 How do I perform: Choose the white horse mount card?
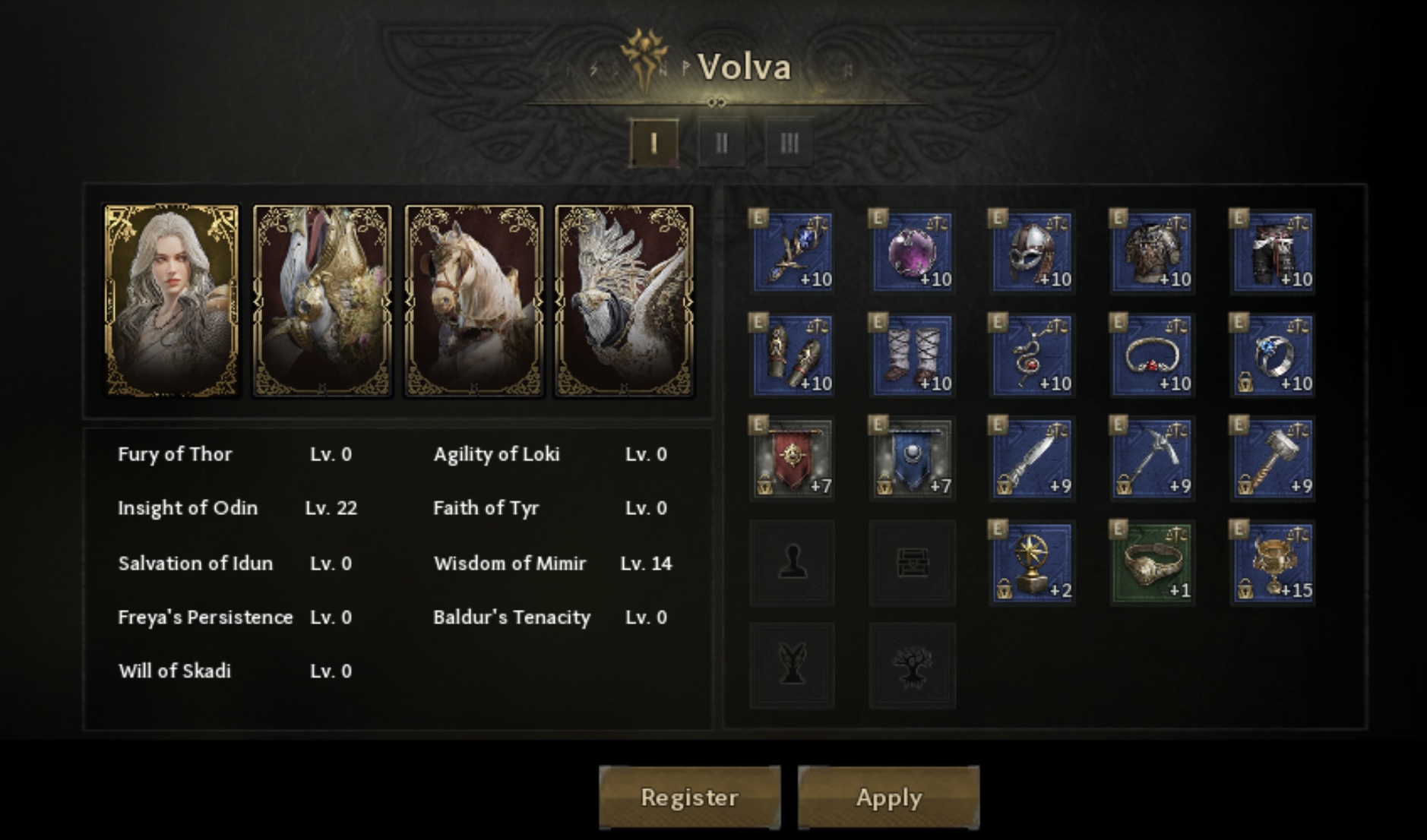(473, 301)
